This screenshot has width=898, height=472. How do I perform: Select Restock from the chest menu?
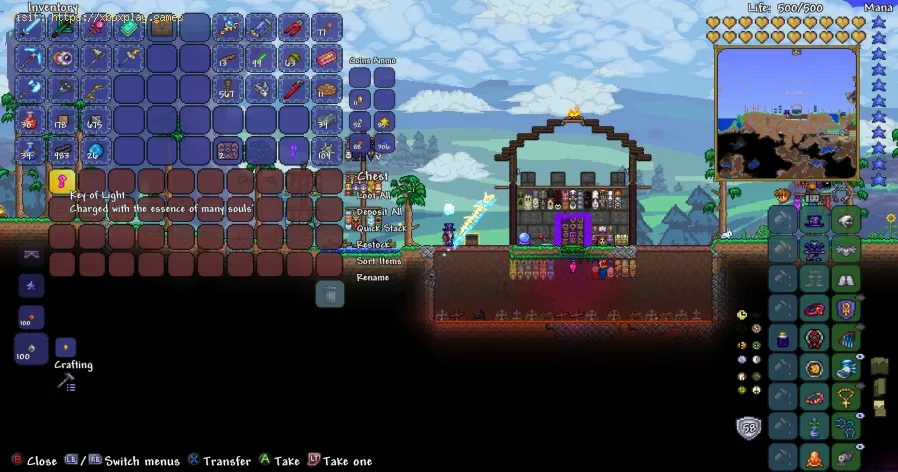pyautogui.click(x=372, y=244)
